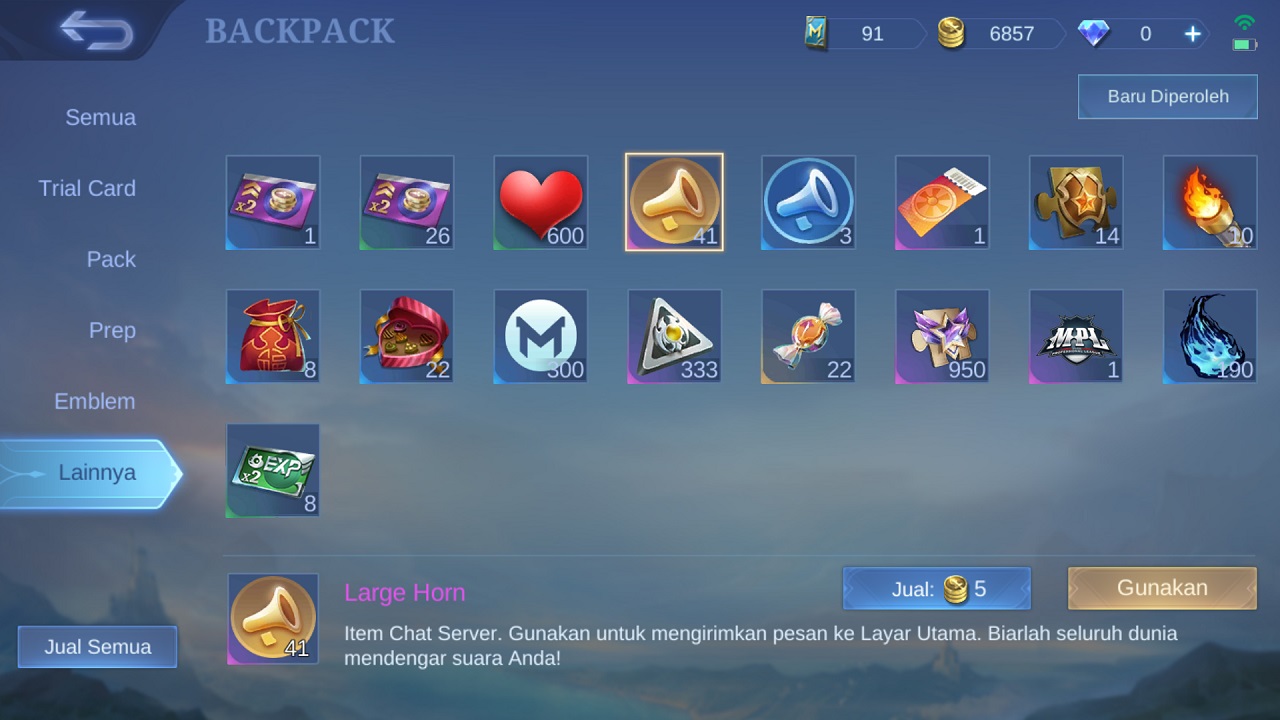Click the Large Horn preview thumbnail
Image resolution: width=1280 pixels, height=720 pixels.
[x=272, y=619]
